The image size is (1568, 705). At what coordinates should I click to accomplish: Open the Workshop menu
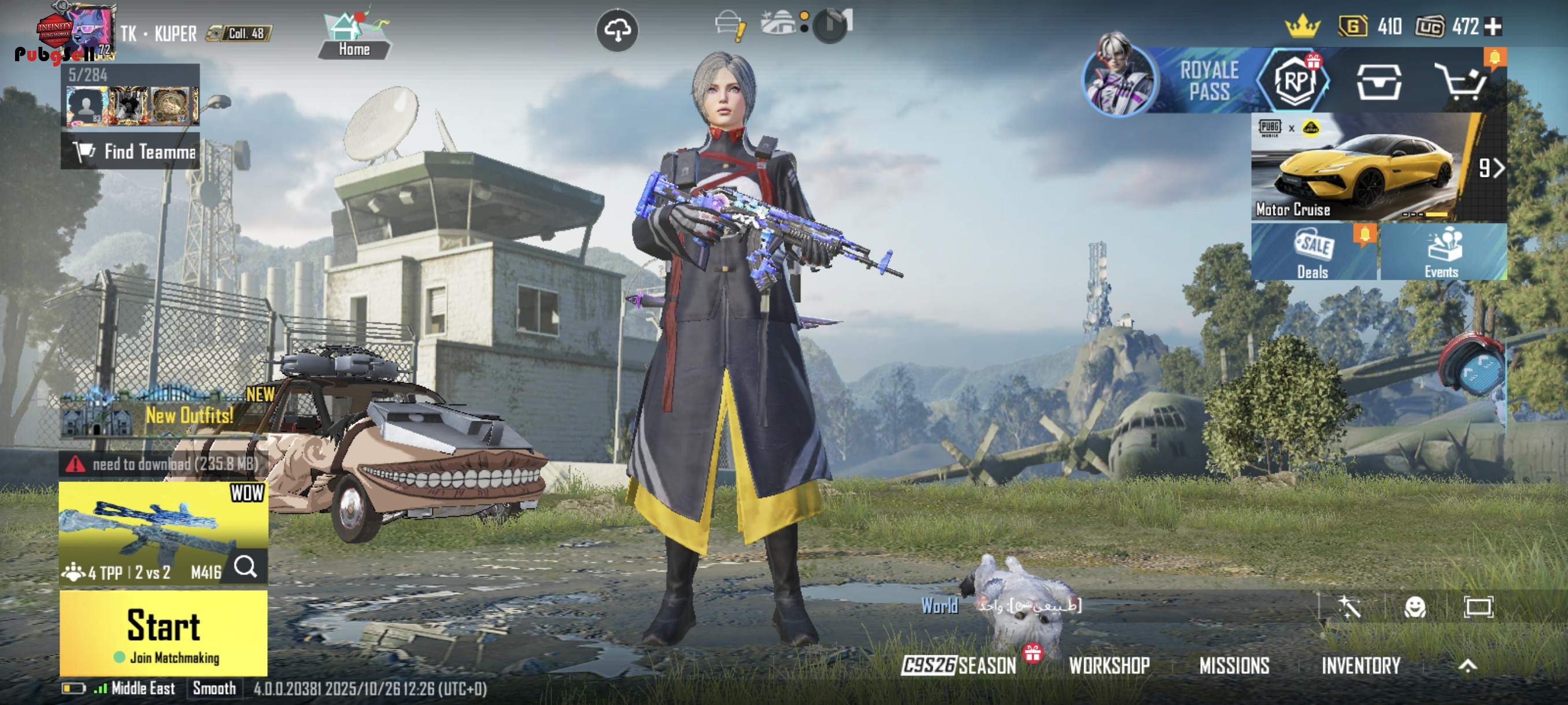(x=1110, y=666)
